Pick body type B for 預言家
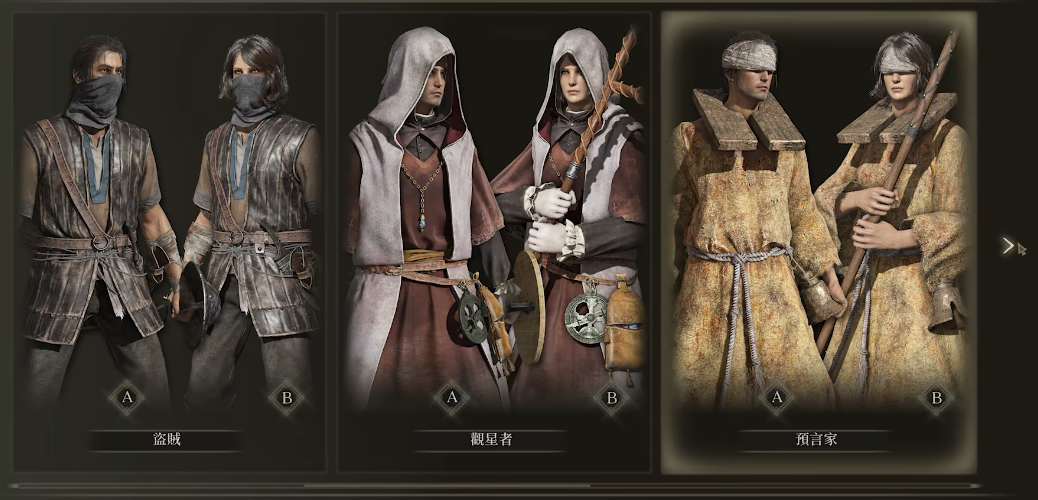 (936, 397)
